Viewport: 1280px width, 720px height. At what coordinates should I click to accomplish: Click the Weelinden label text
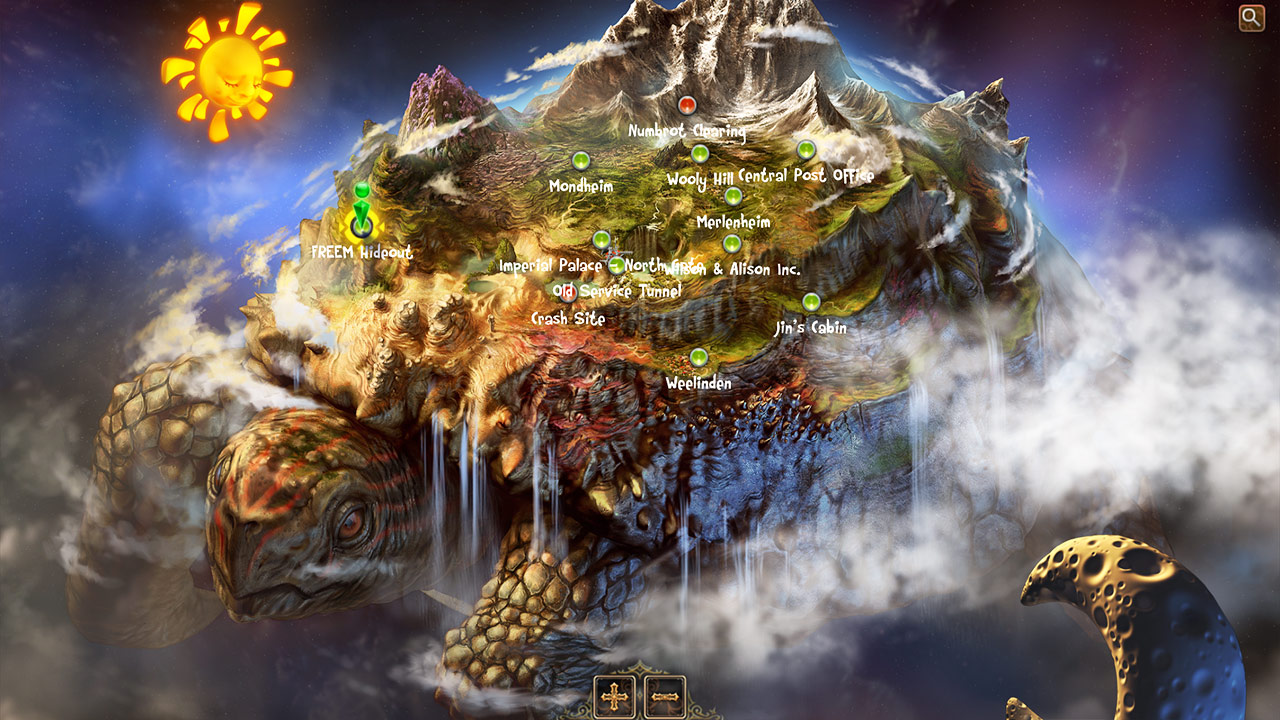(697, 382)
